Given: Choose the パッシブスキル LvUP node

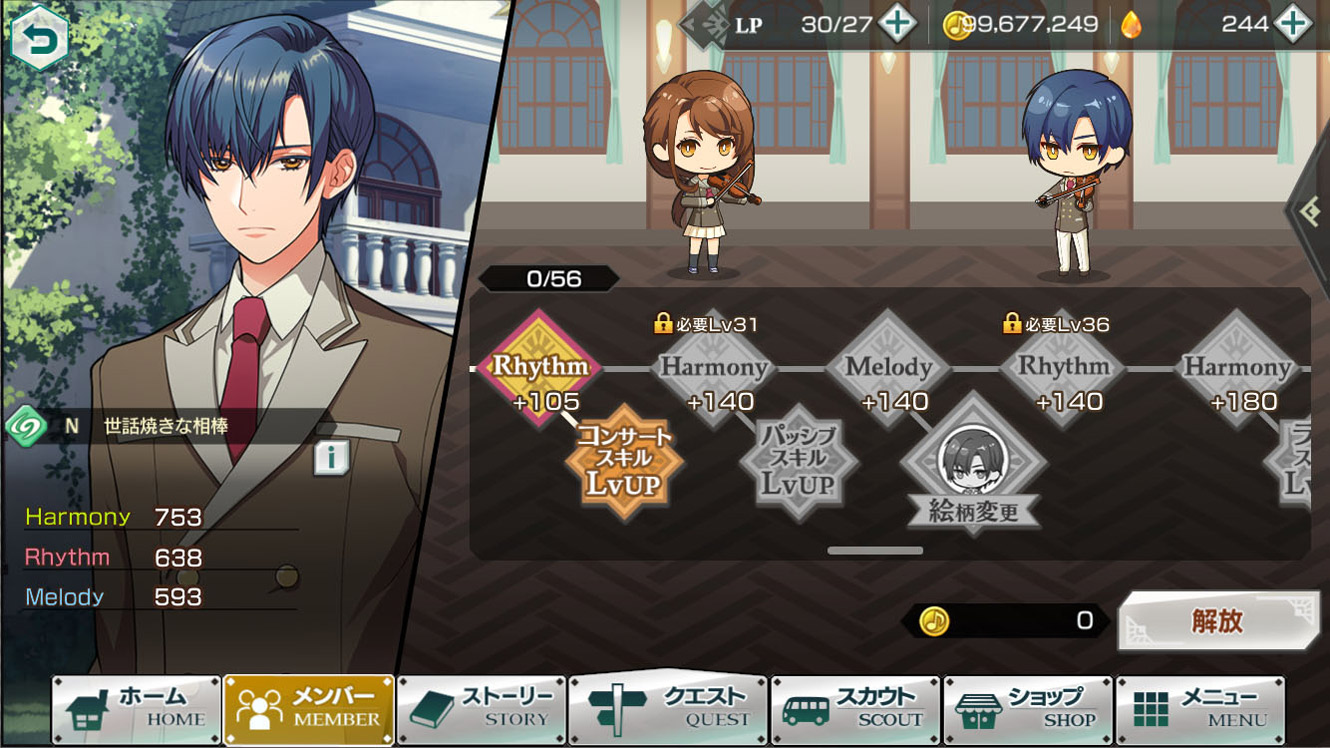Looking at the screenshot, I should [798, 462].
